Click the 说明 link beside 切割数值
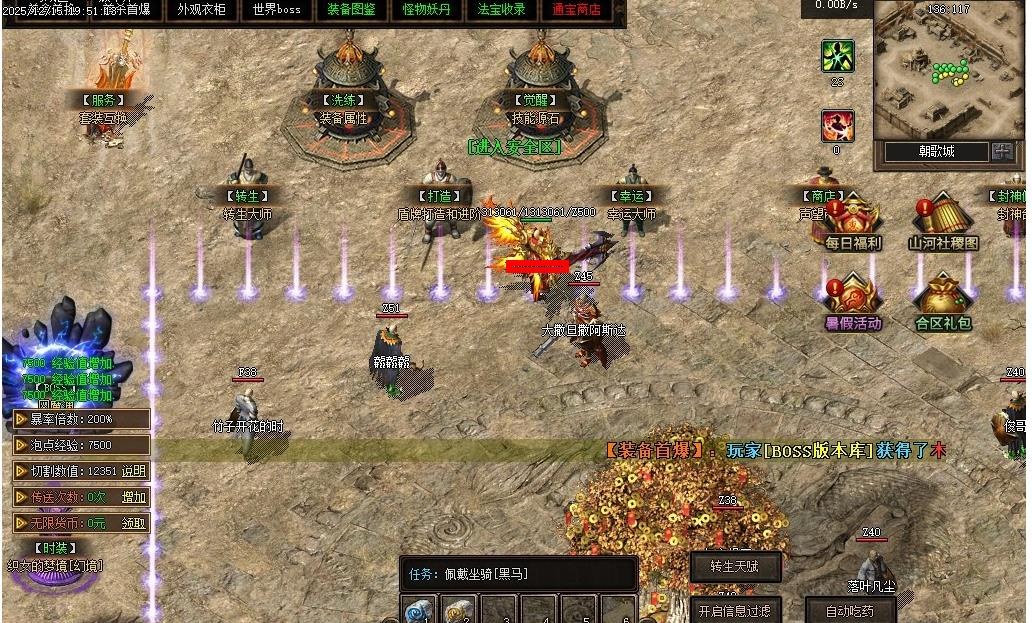This screenshot has width=1032, height=623. point(134,471)
